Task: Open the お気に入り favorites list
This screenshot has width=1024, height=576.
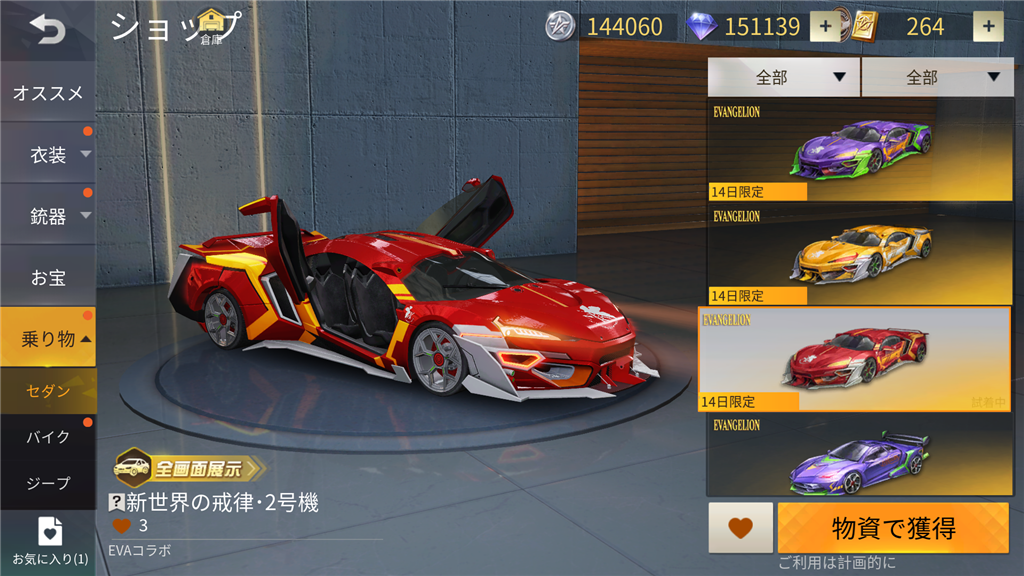Action: pyautogui.click(x=49, y=540)
